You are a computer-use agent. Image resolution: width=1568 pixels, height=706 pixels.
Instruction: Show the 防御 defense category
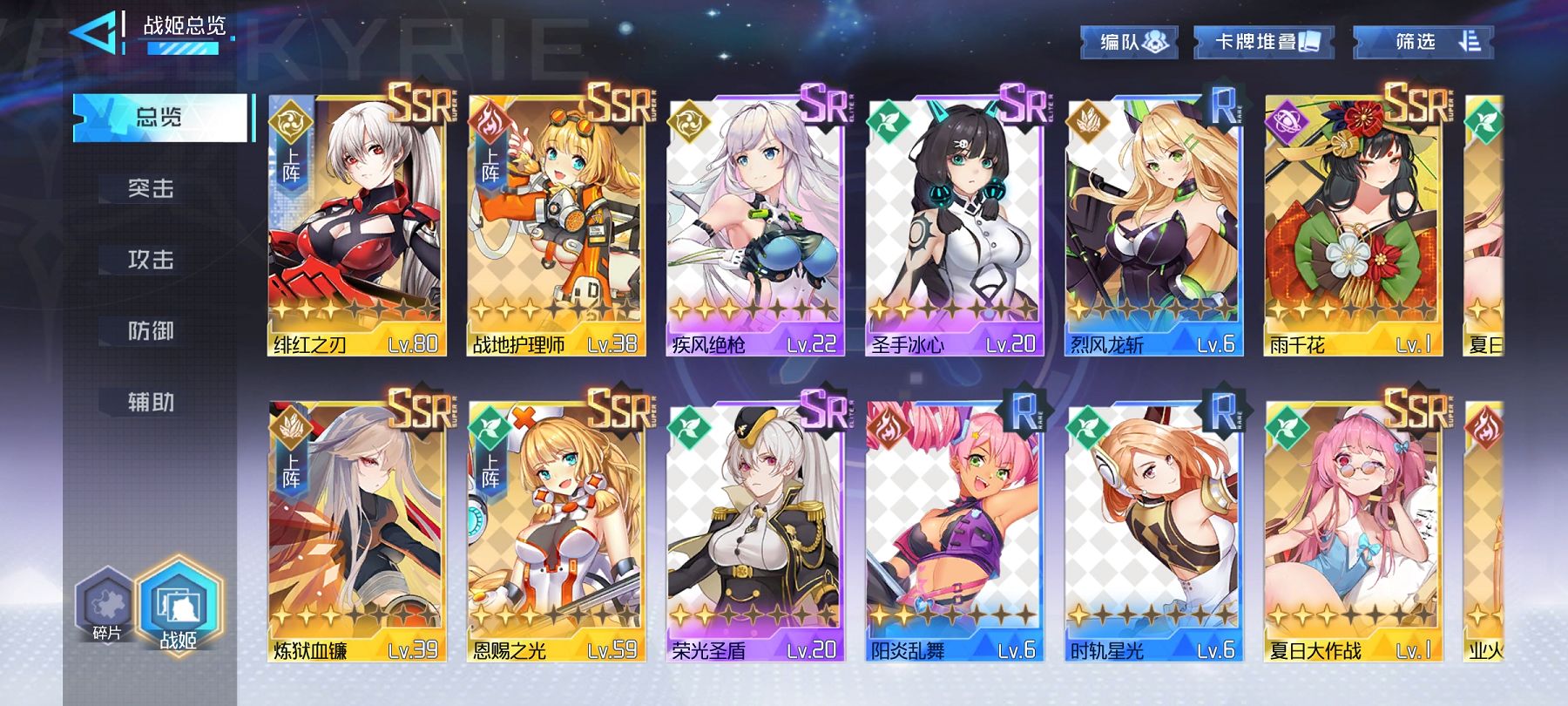(x=152, y=331)
